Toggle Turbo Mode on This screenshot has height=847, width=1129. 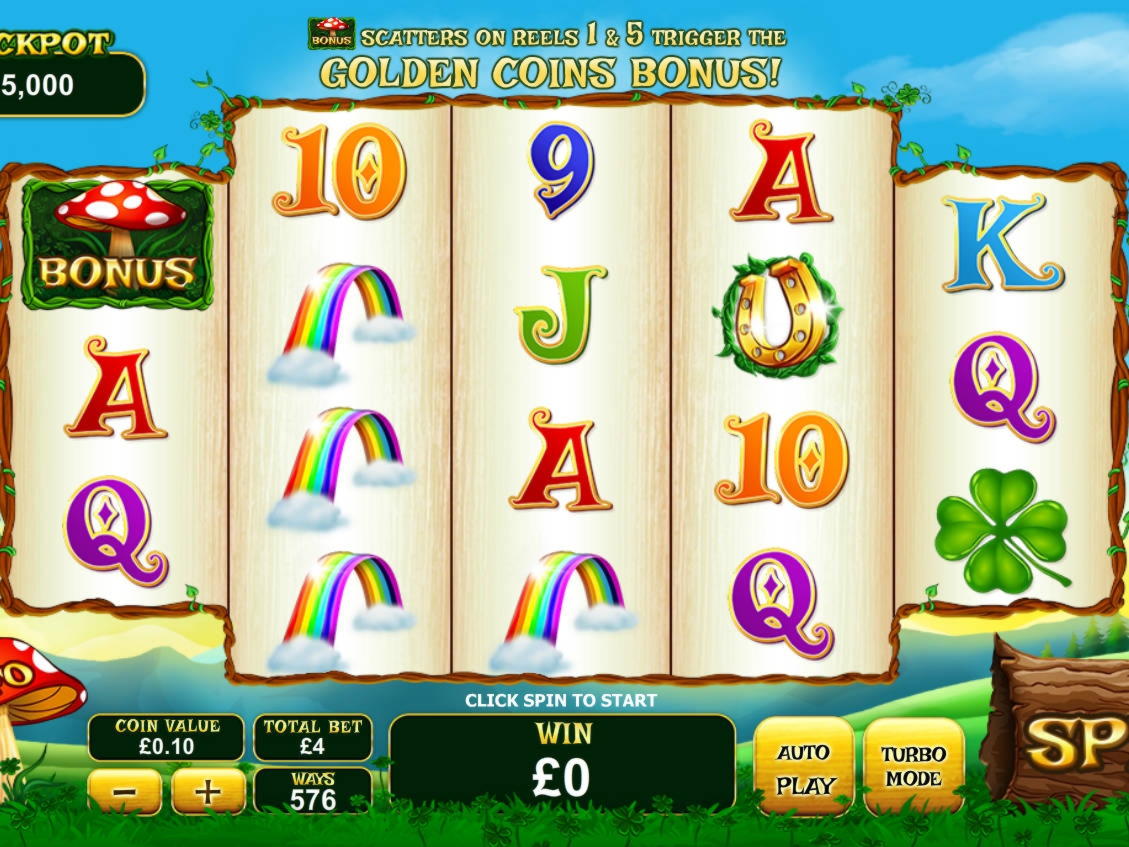(913, 767)
